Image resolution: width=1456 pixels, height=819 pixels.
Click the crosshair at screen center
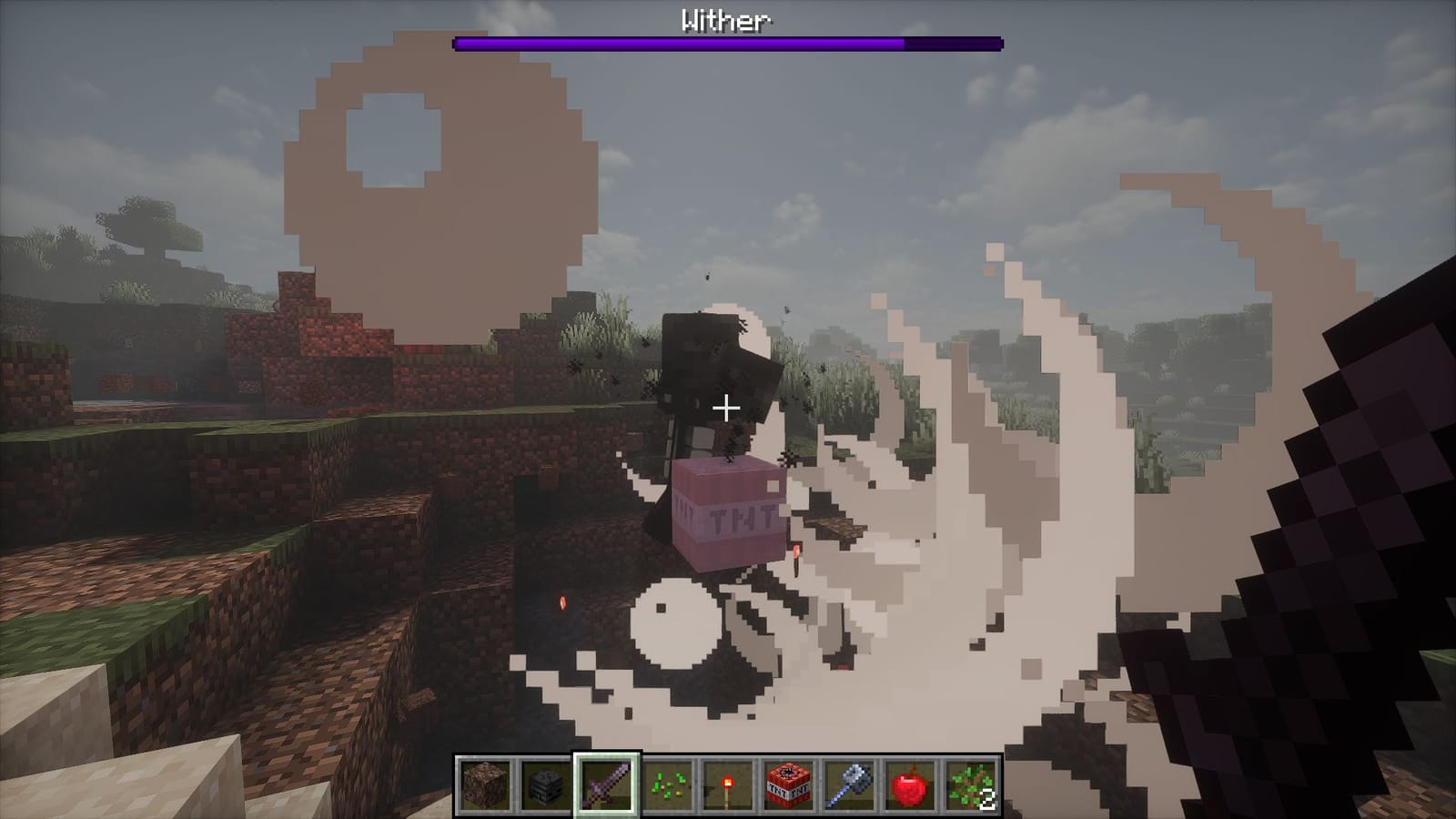(x=725, y=409)
